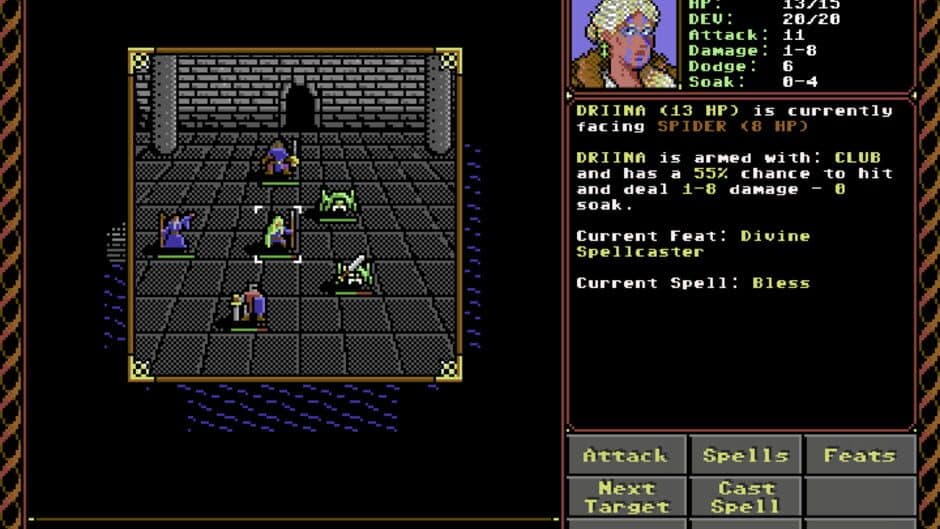
Task: Open the Spells list
Action: point(745,455)
